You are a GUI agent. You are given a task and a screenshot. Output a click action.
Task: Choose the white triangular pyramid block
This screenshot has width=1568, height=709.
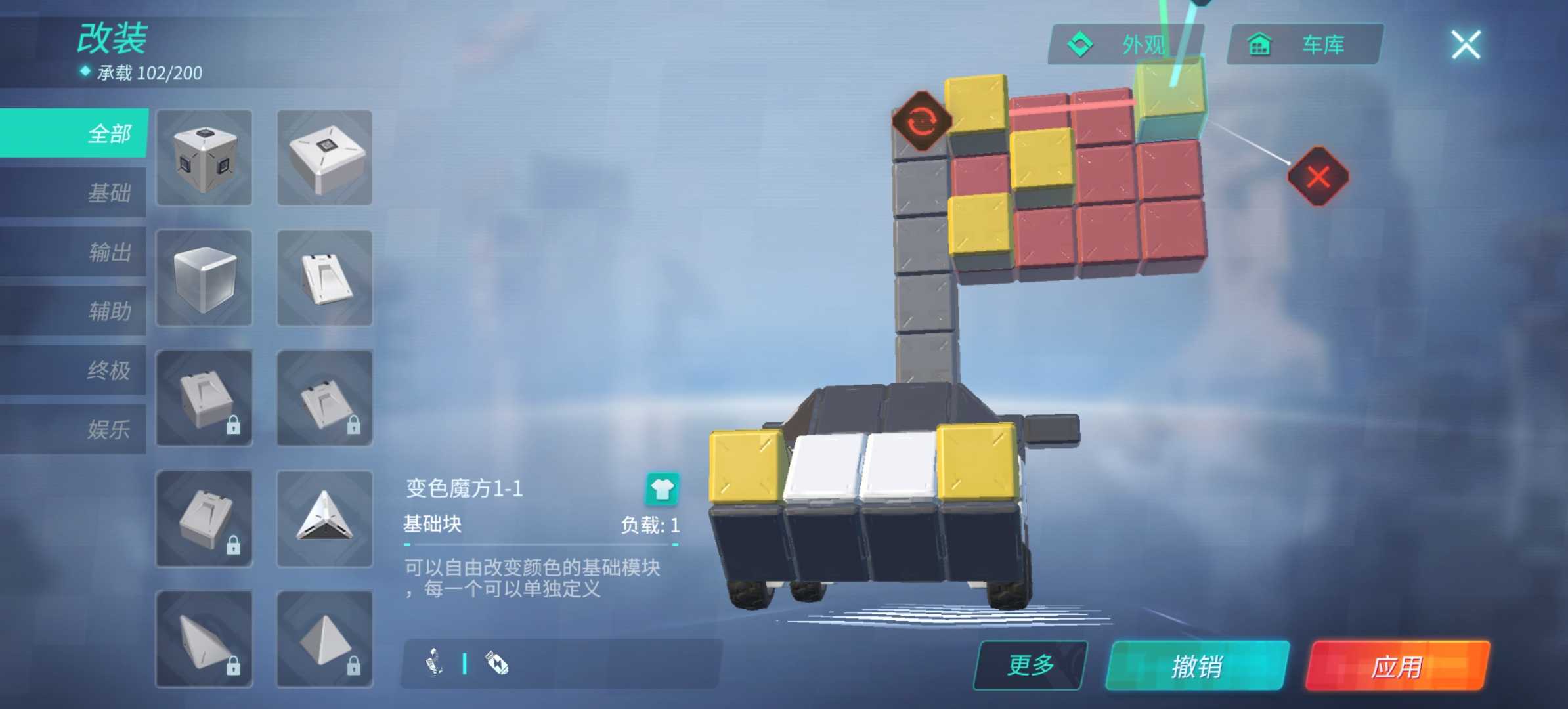pos(324,519)
